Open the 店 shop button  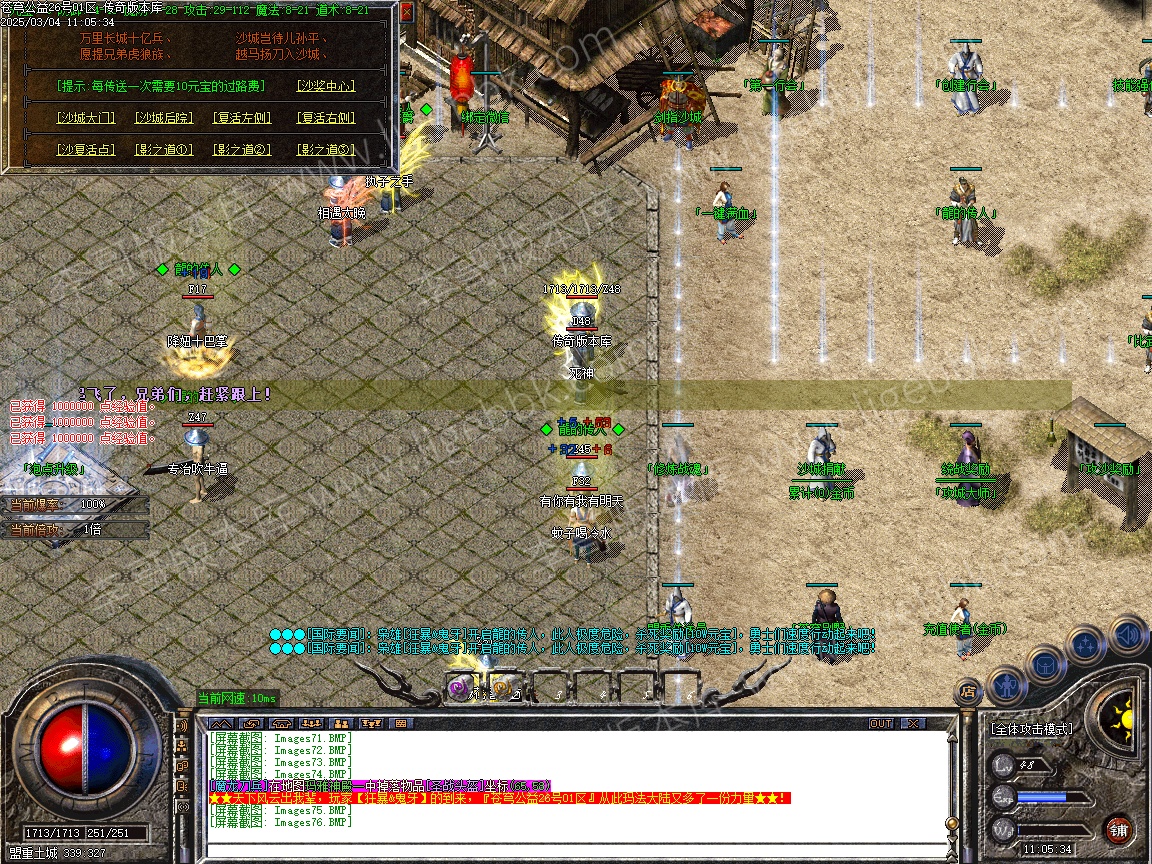[968, 690]
